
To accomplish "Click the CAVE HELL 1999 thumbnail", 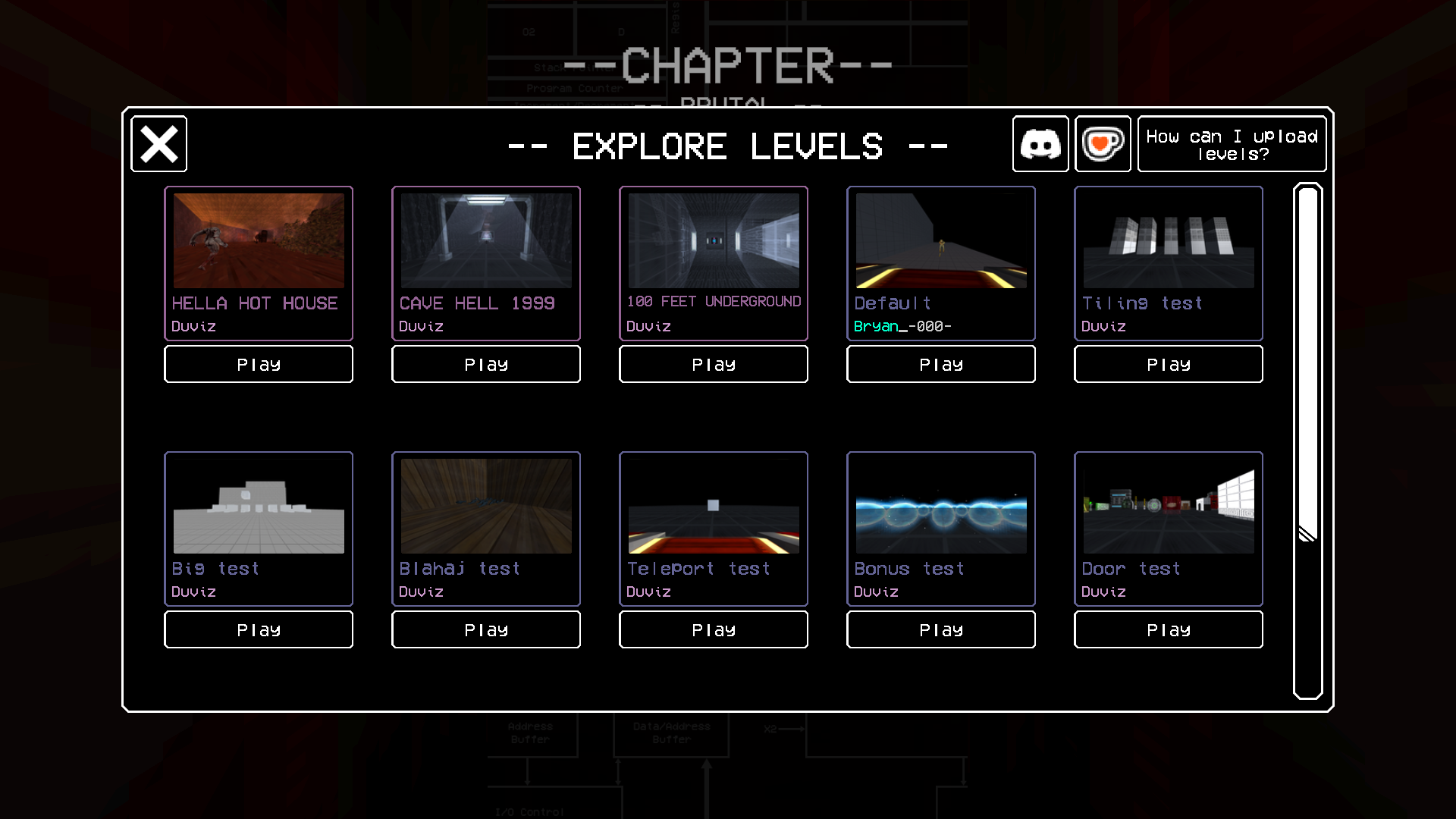I will (x=485, y=240).
